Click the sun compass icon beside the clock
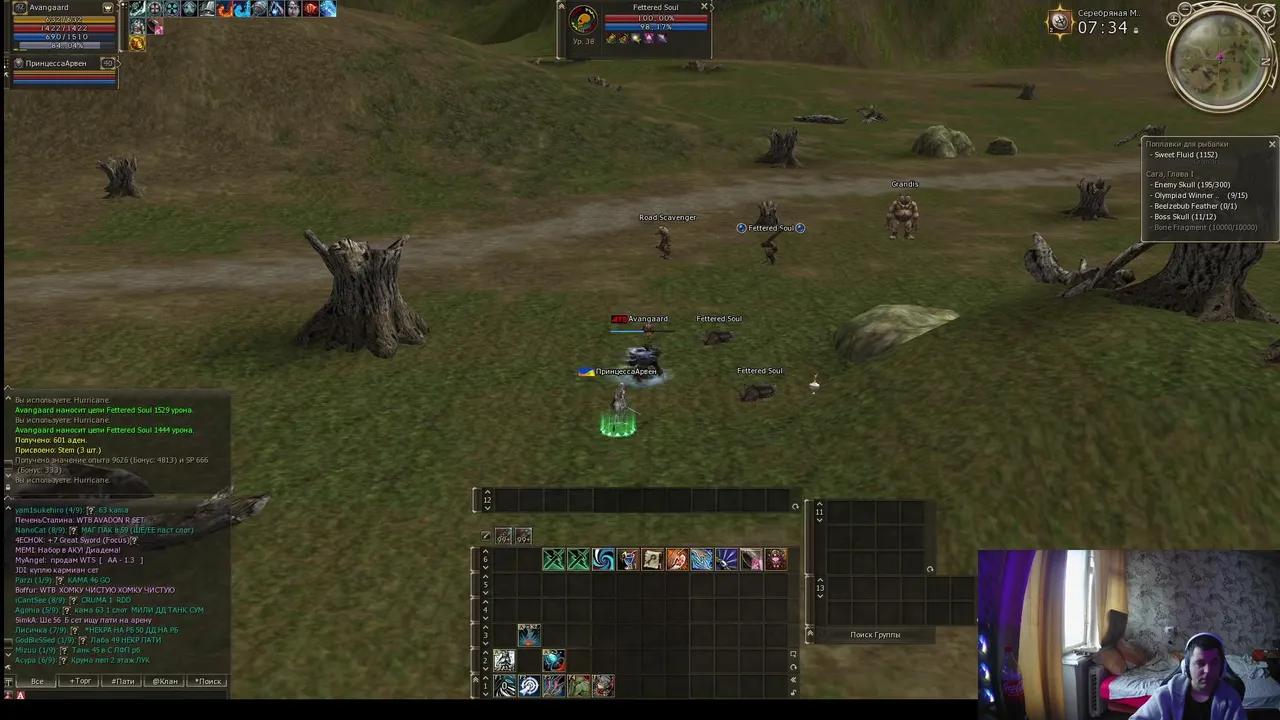 (1059, 21)
